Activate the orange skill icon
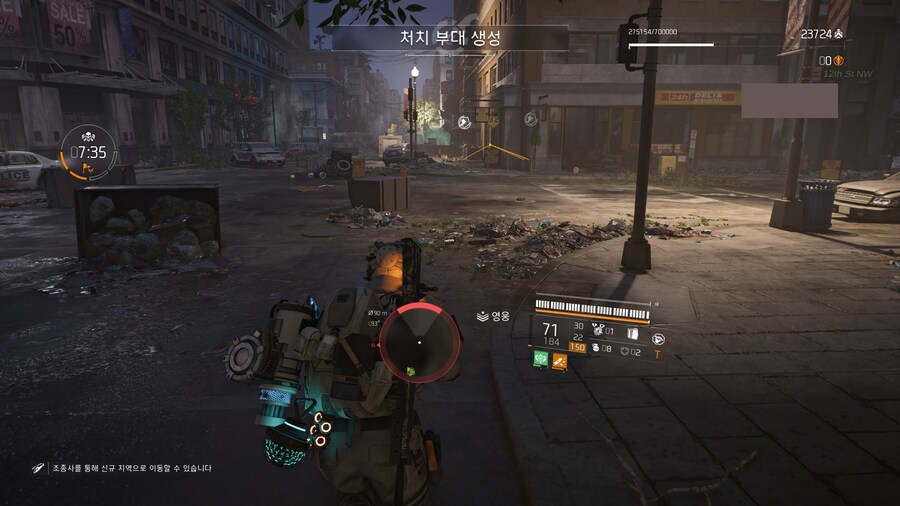Image resolution: width=900 pixels, height=506 pixels. (560, 359)
